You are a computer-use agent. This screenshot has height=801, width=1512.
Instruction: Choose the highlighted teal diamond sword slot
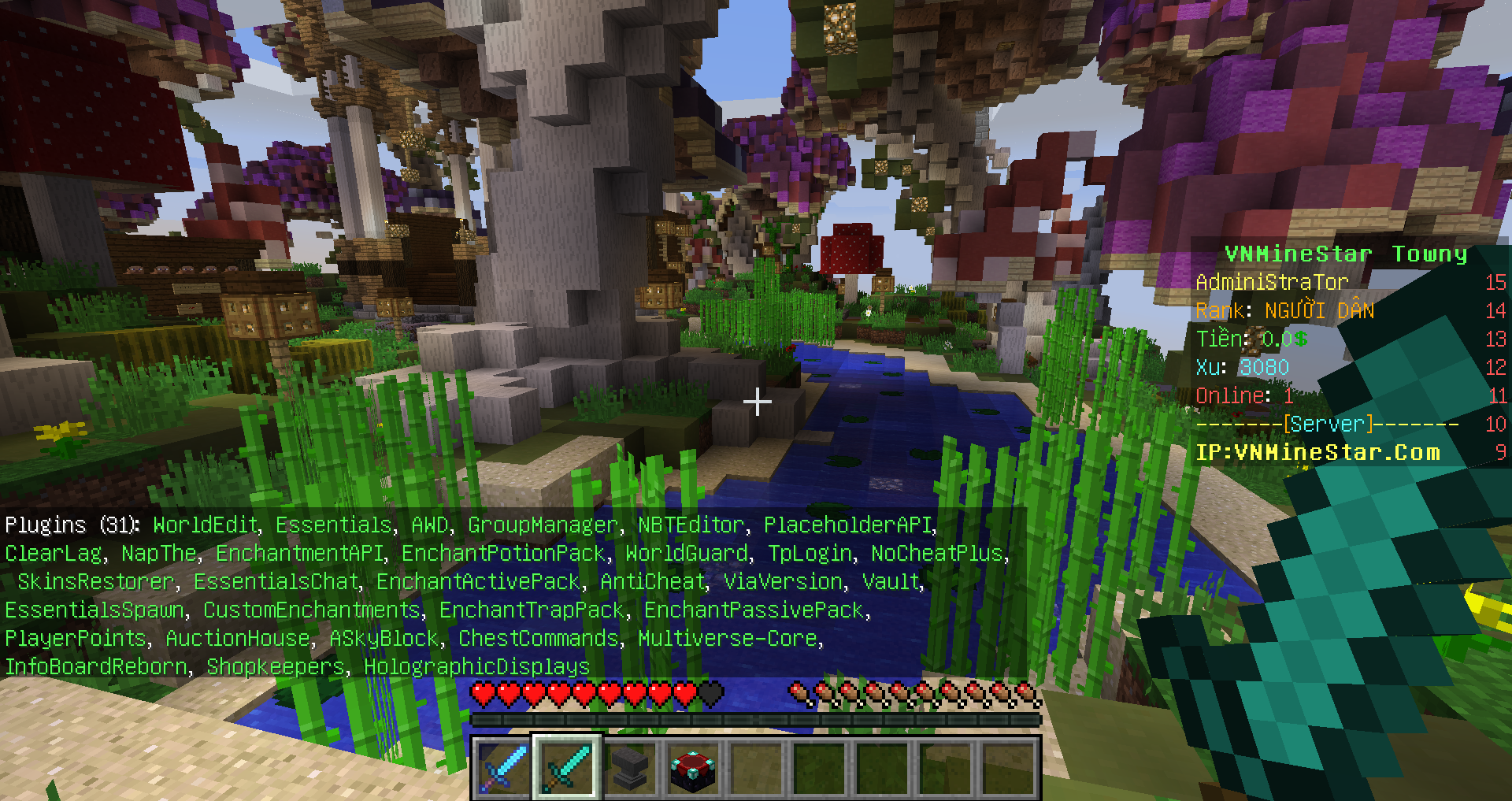click(566, 768)
